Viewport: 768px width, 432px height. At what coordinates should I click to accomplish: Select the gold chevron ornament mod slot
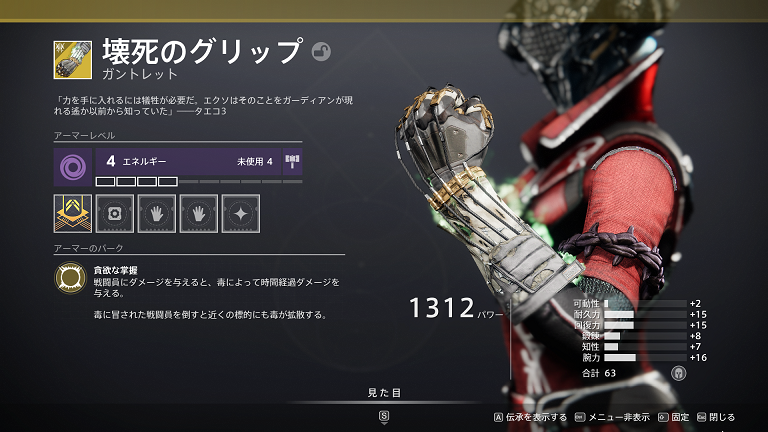73,214
